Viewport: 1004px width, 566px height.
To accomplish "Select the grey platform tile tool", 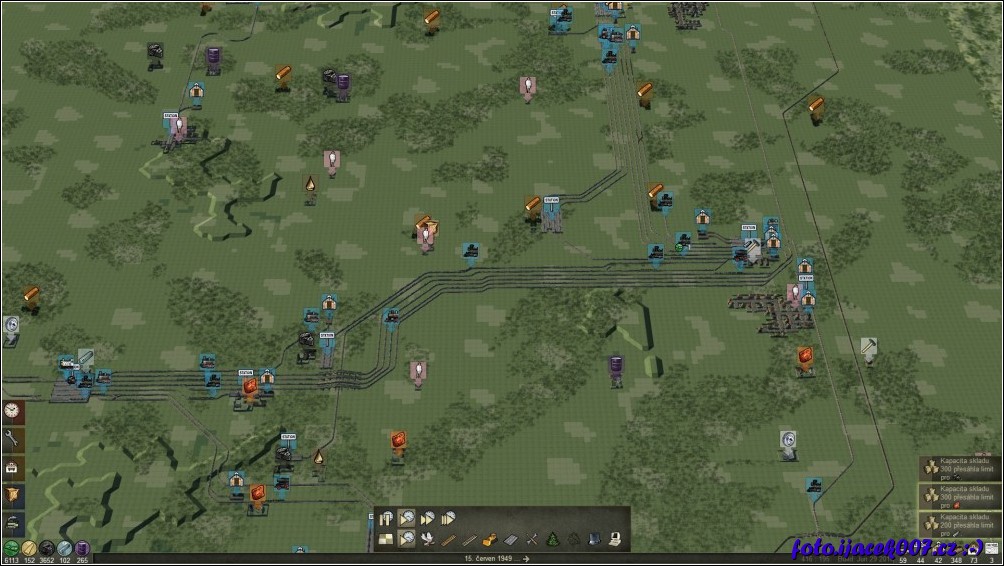I will click(x=511, y=539).
